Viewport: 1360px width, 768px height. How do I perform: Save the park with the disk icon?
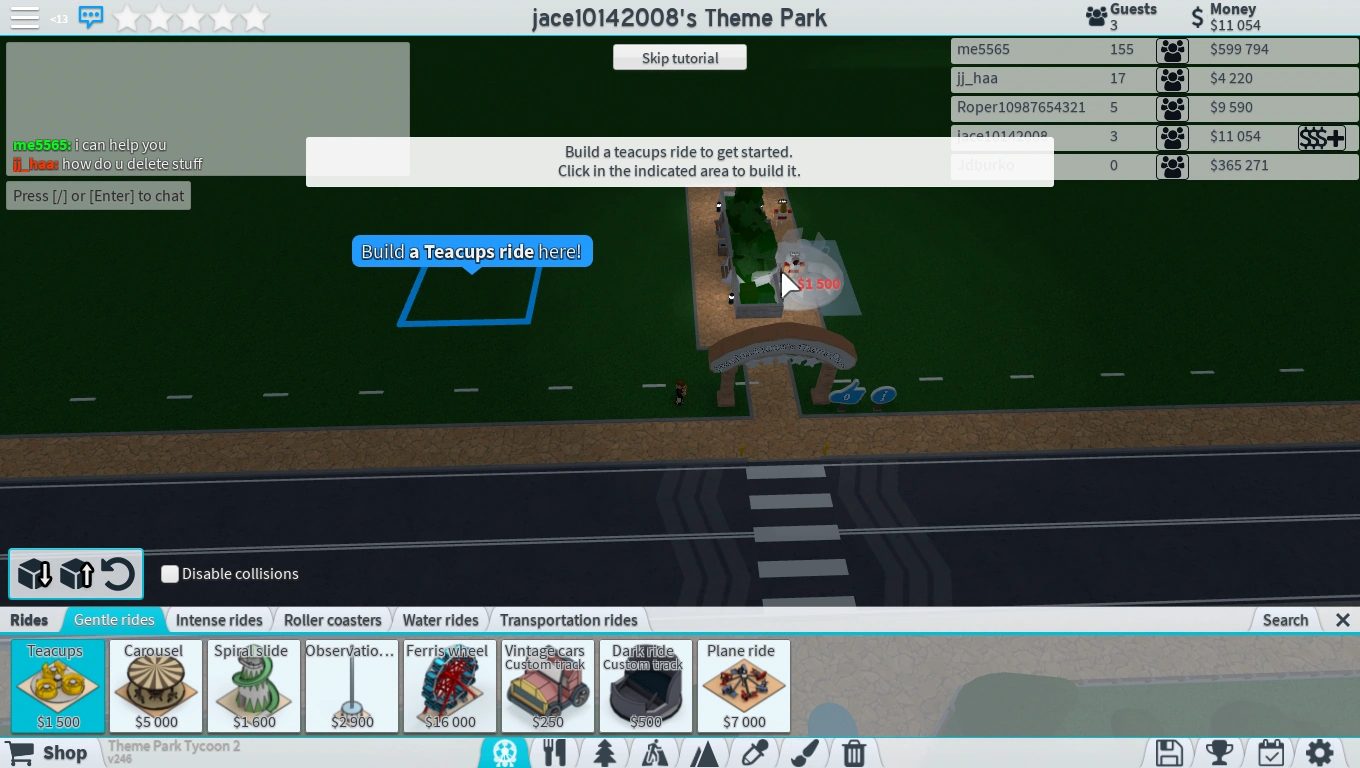pos(1168,752)
